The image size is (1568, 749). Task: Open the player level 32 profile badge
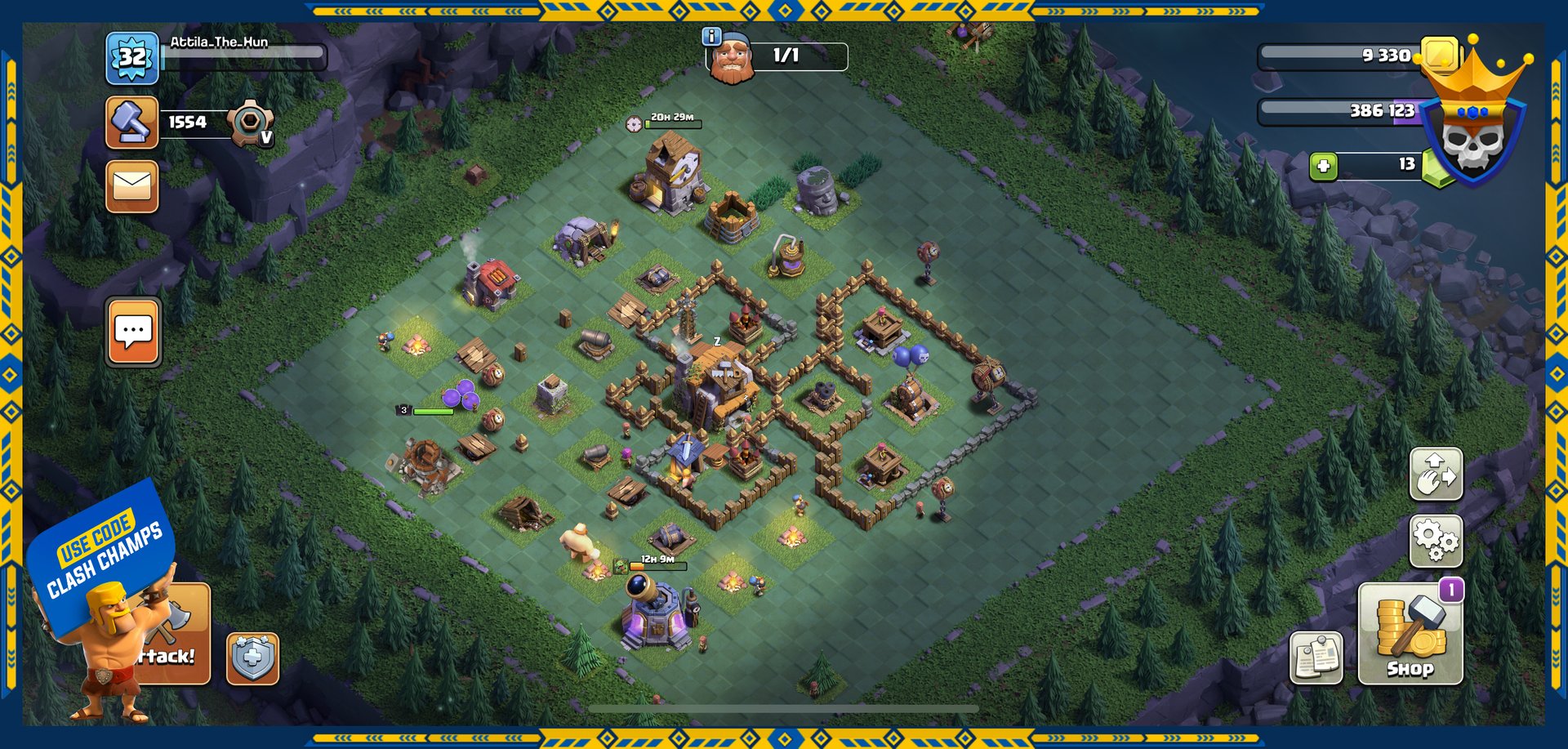131,58
